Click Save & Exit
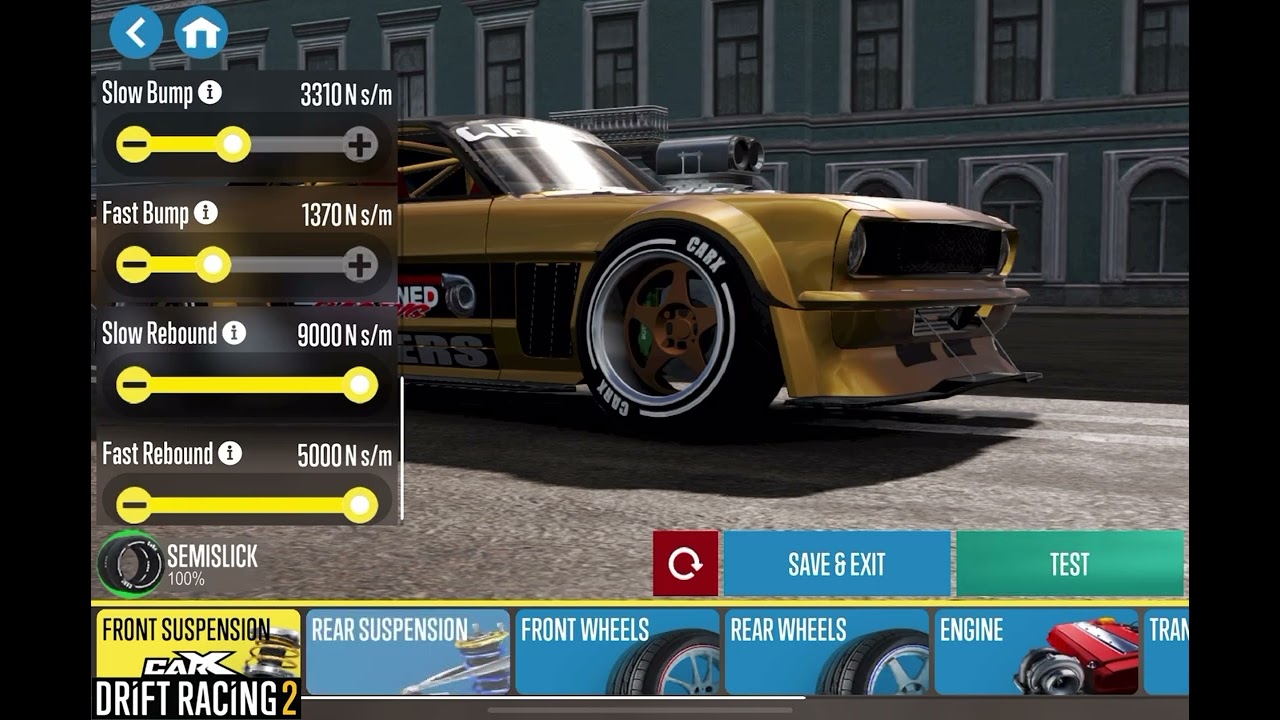The width and height of the screenshot is (1280, 720). click(x=836, y=564)
